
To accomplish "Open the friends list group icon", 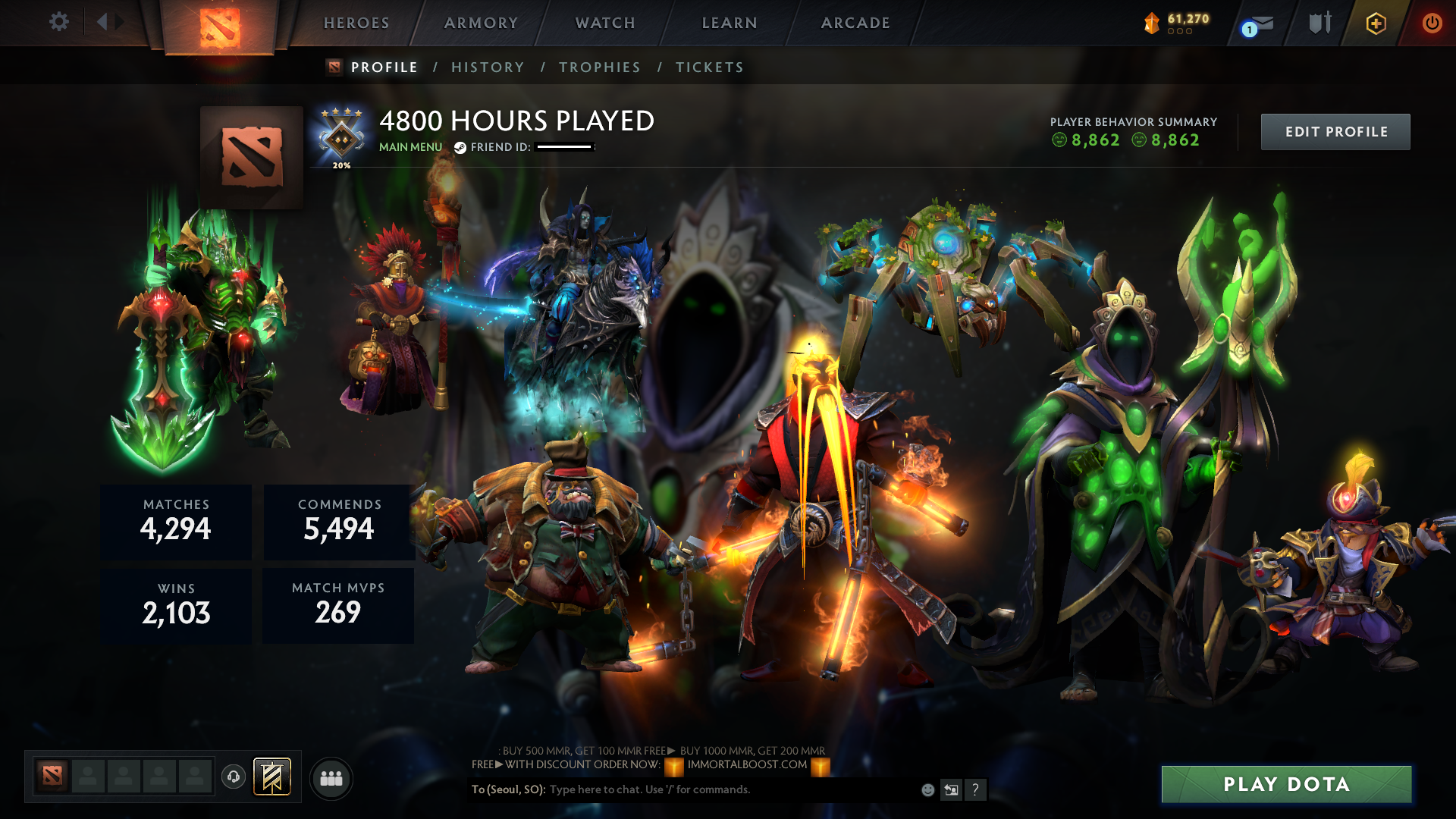I will click(x=331, y=778).
